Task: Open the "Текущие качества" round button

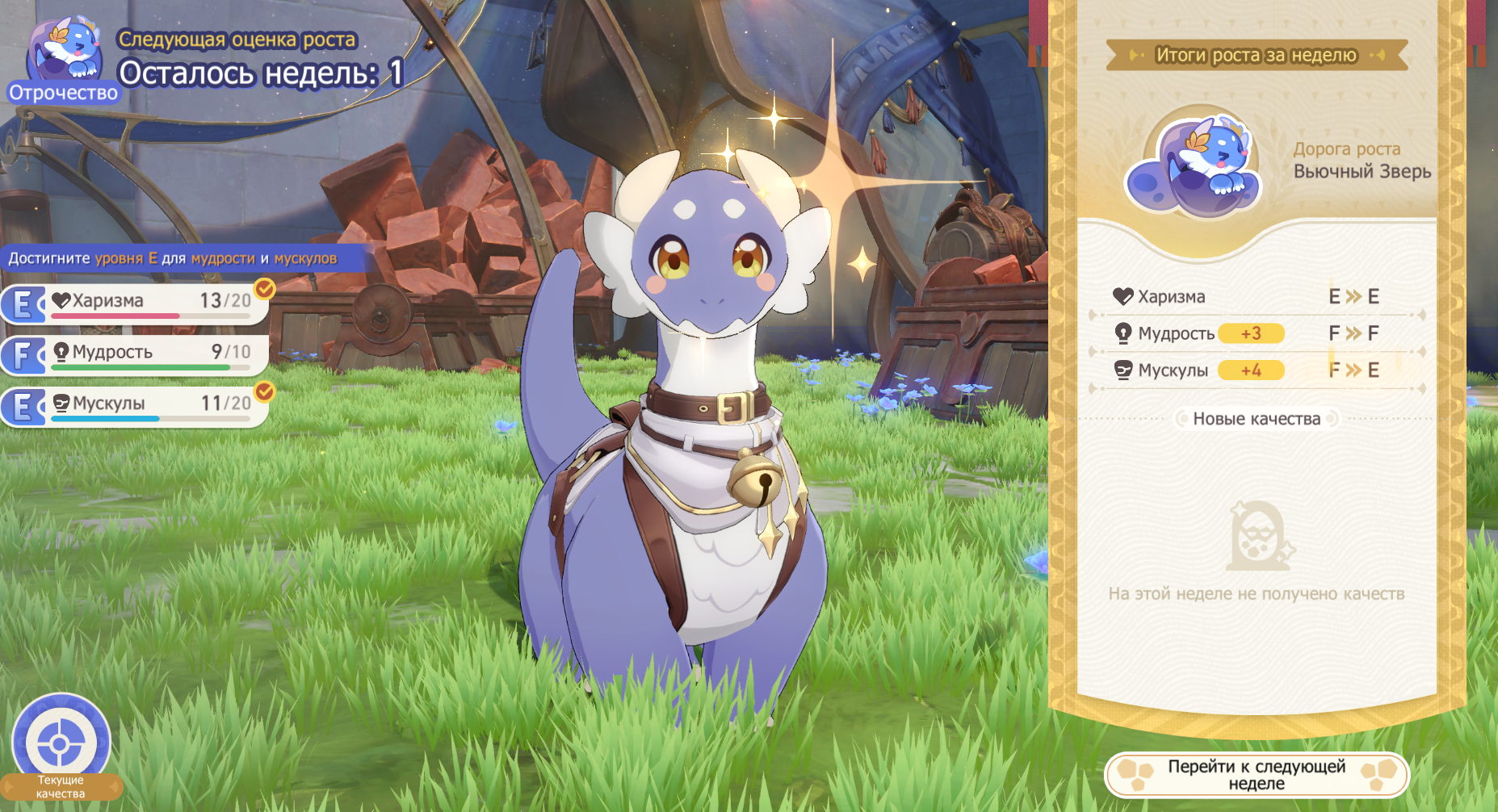Action: [61, 744]
